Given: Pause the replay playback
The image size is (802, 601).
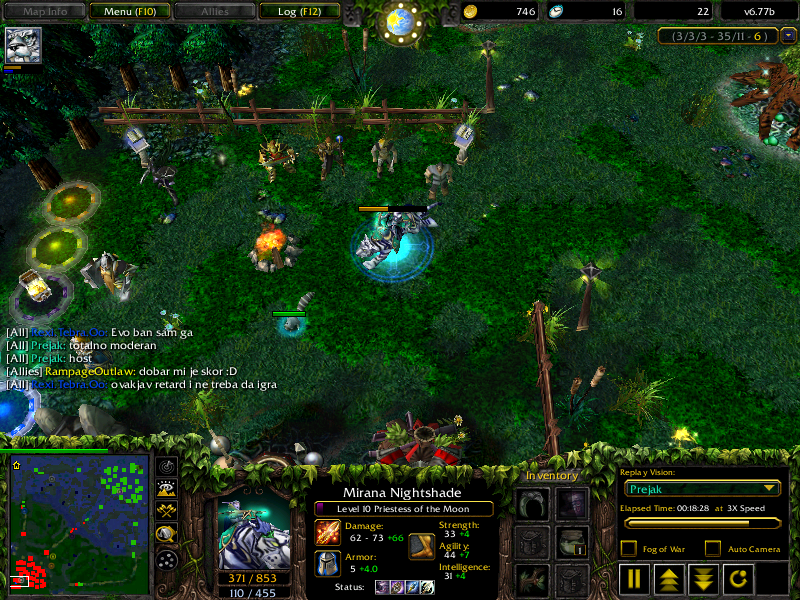Looking at the screenshot, I should point(635,578).
